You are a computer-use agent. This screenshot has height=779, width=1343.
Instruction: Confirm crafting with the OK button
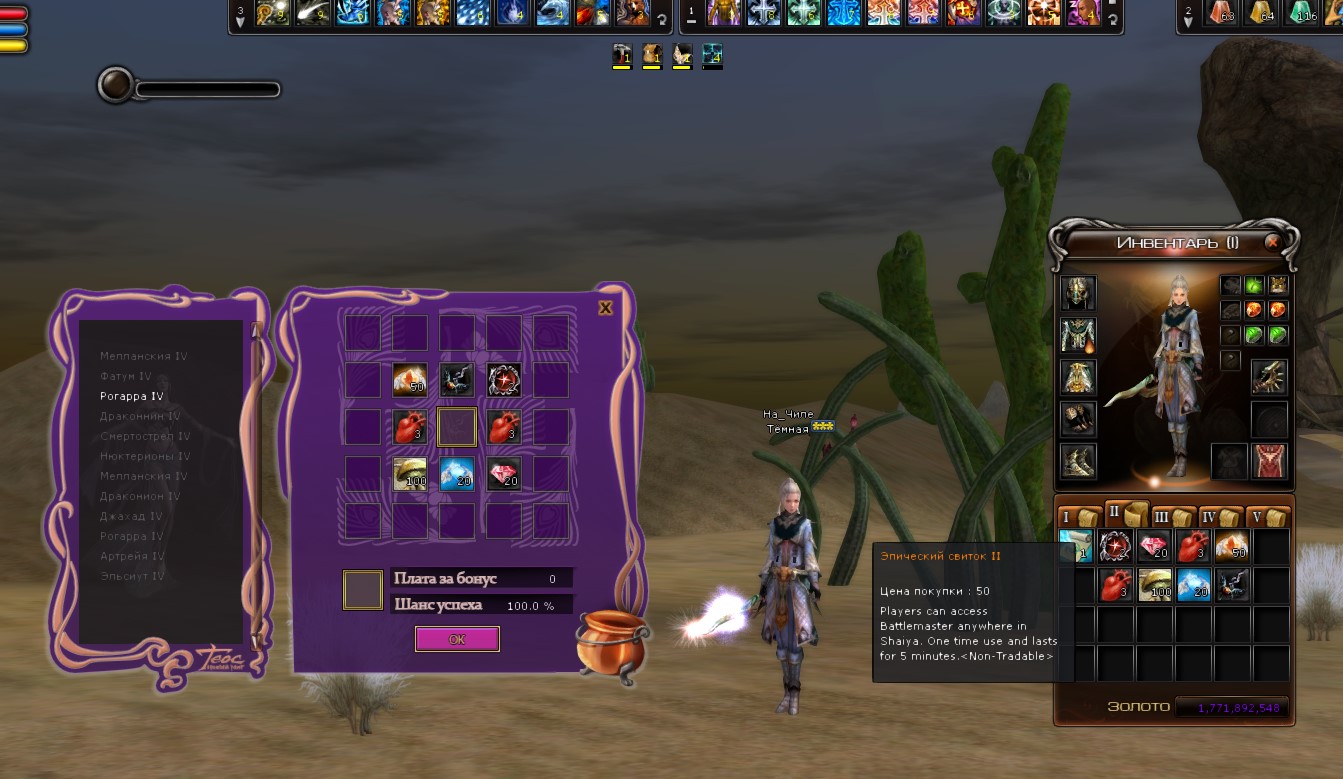(x=457, y=639)
